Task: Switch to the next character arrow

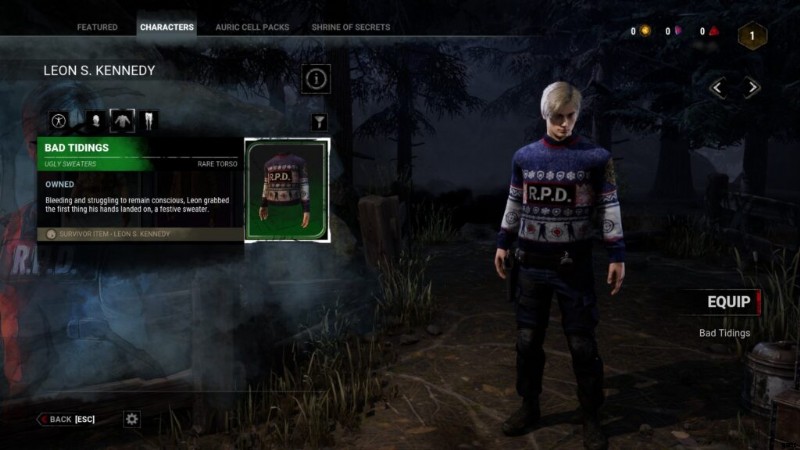Action: 752,88
